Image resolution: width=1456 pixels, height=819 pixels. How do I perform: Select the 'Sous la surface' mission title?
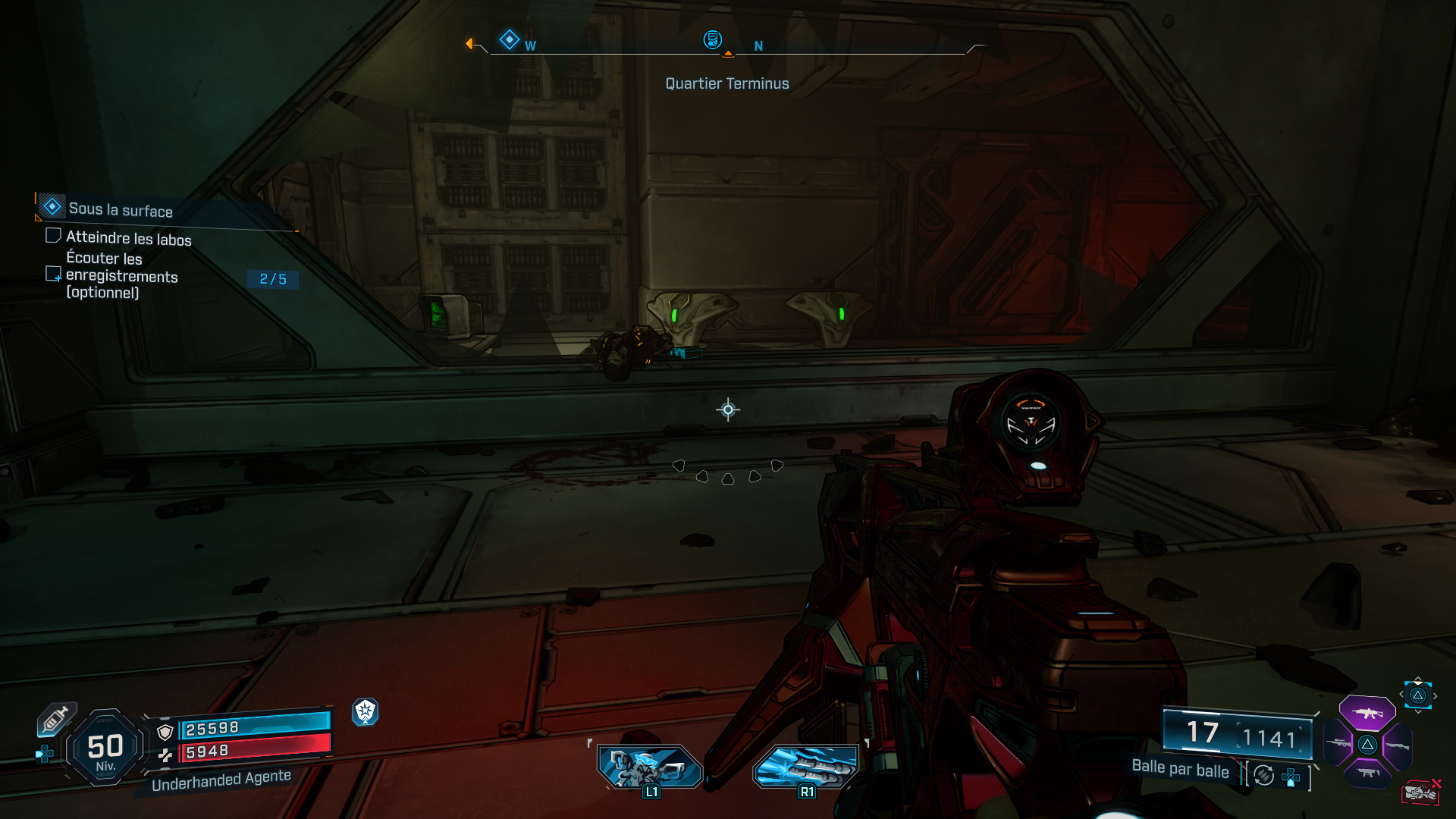(121, 209)
